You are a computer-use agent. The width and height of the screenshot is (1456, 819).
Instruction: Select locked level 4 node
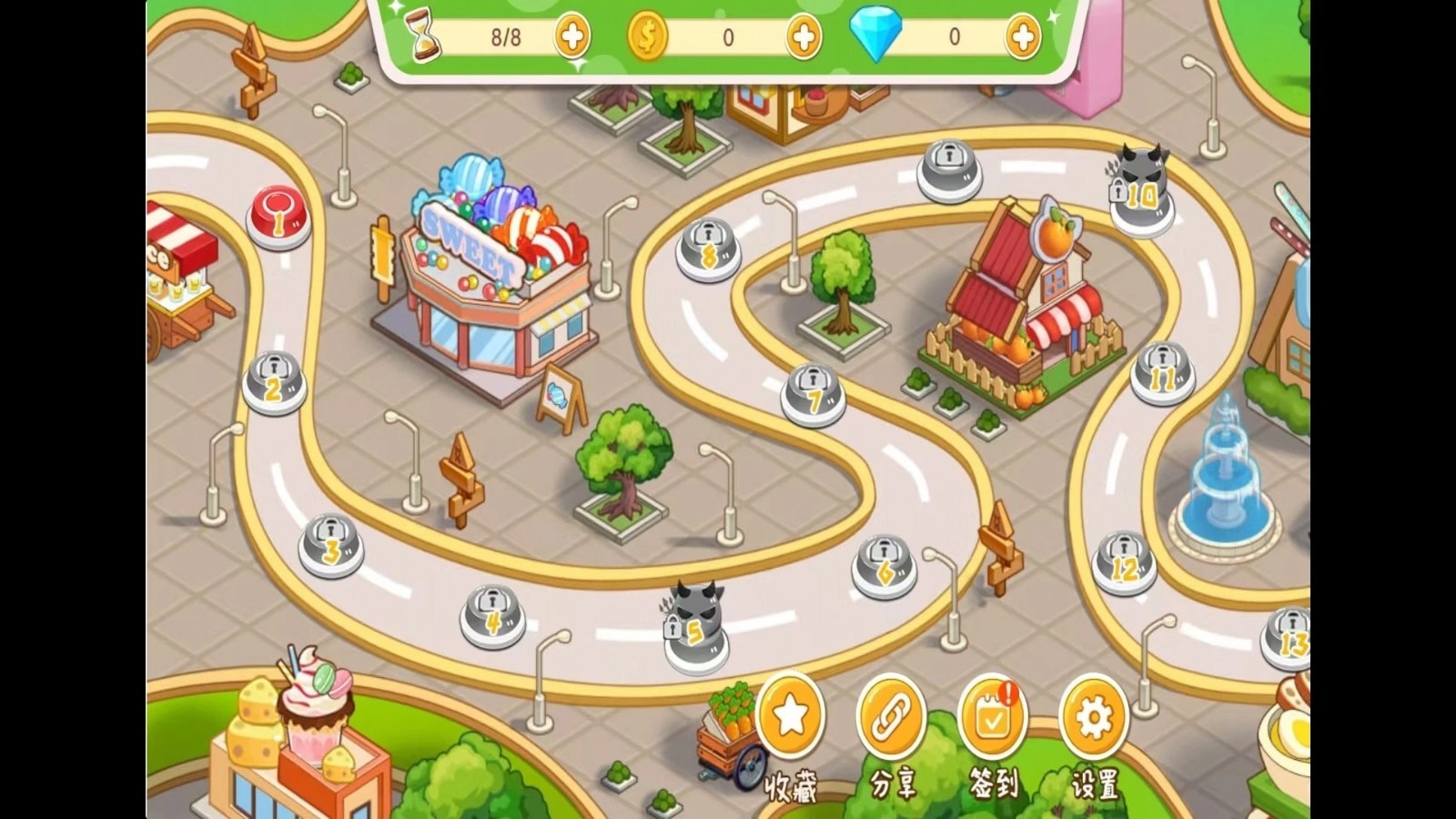(x=492, y=615)
